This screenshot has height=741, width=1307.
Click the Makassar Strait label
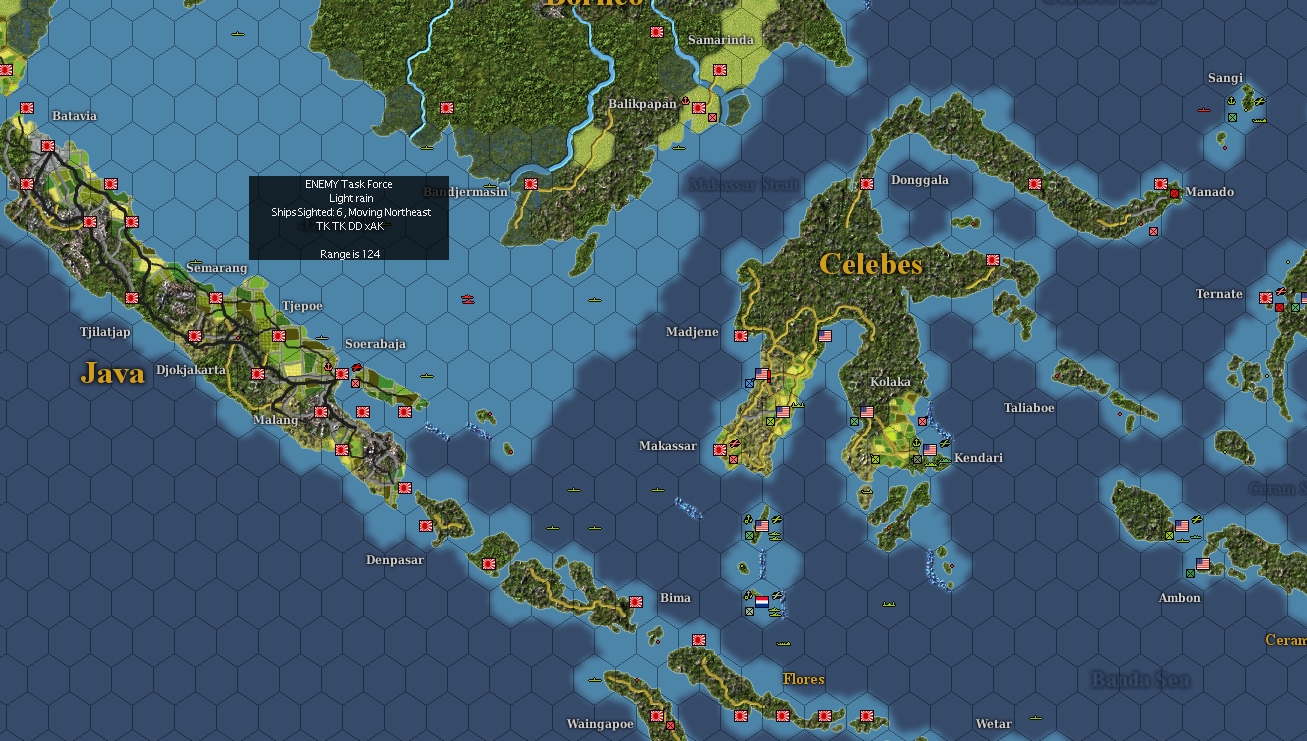coord(743,185)
